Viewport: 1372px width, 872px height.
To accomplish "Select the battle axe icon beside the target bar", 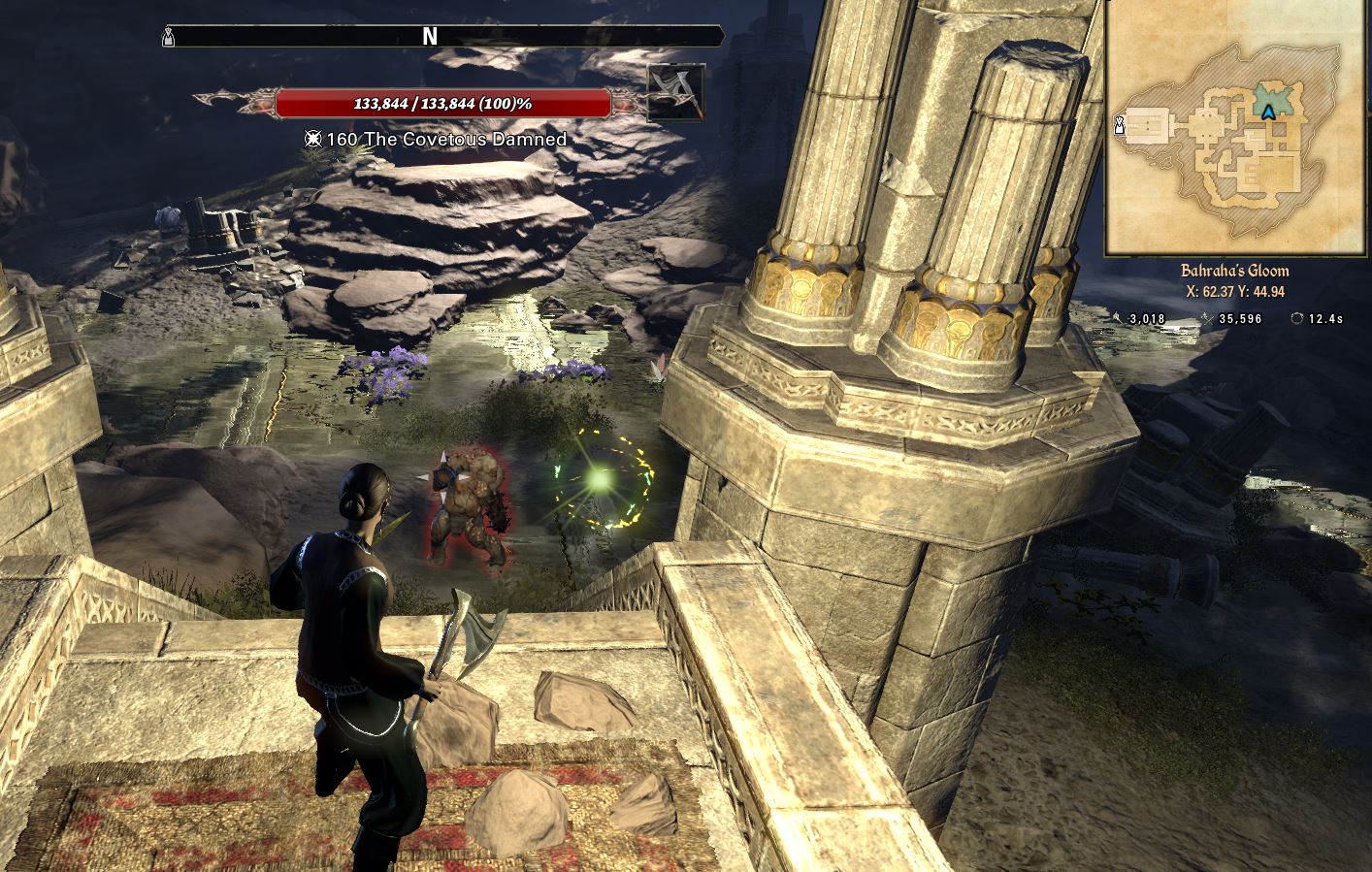I will tap(675, 92).
